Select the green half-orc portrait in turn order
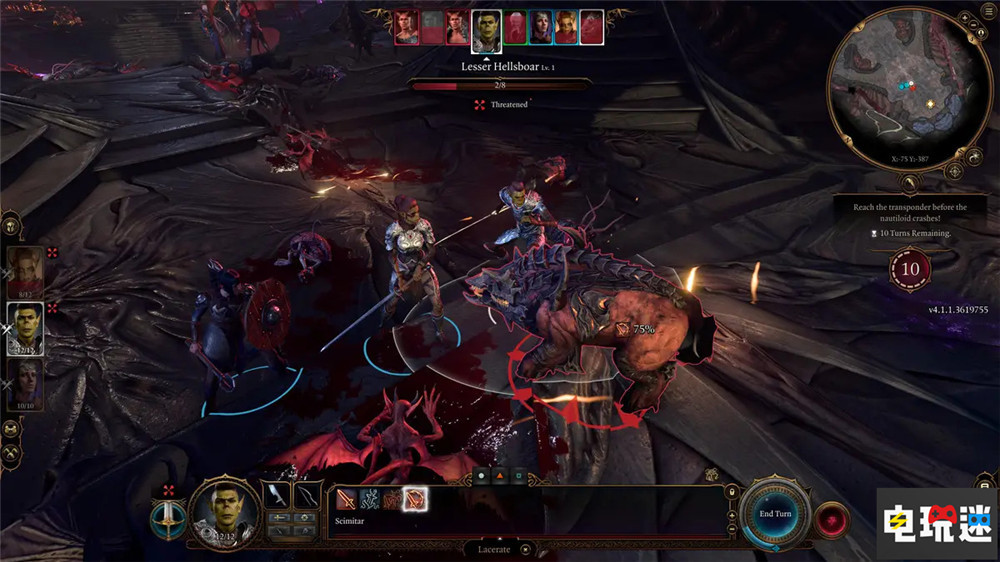The height and width of the screenshot is (562, 1000). coord(486,28)
